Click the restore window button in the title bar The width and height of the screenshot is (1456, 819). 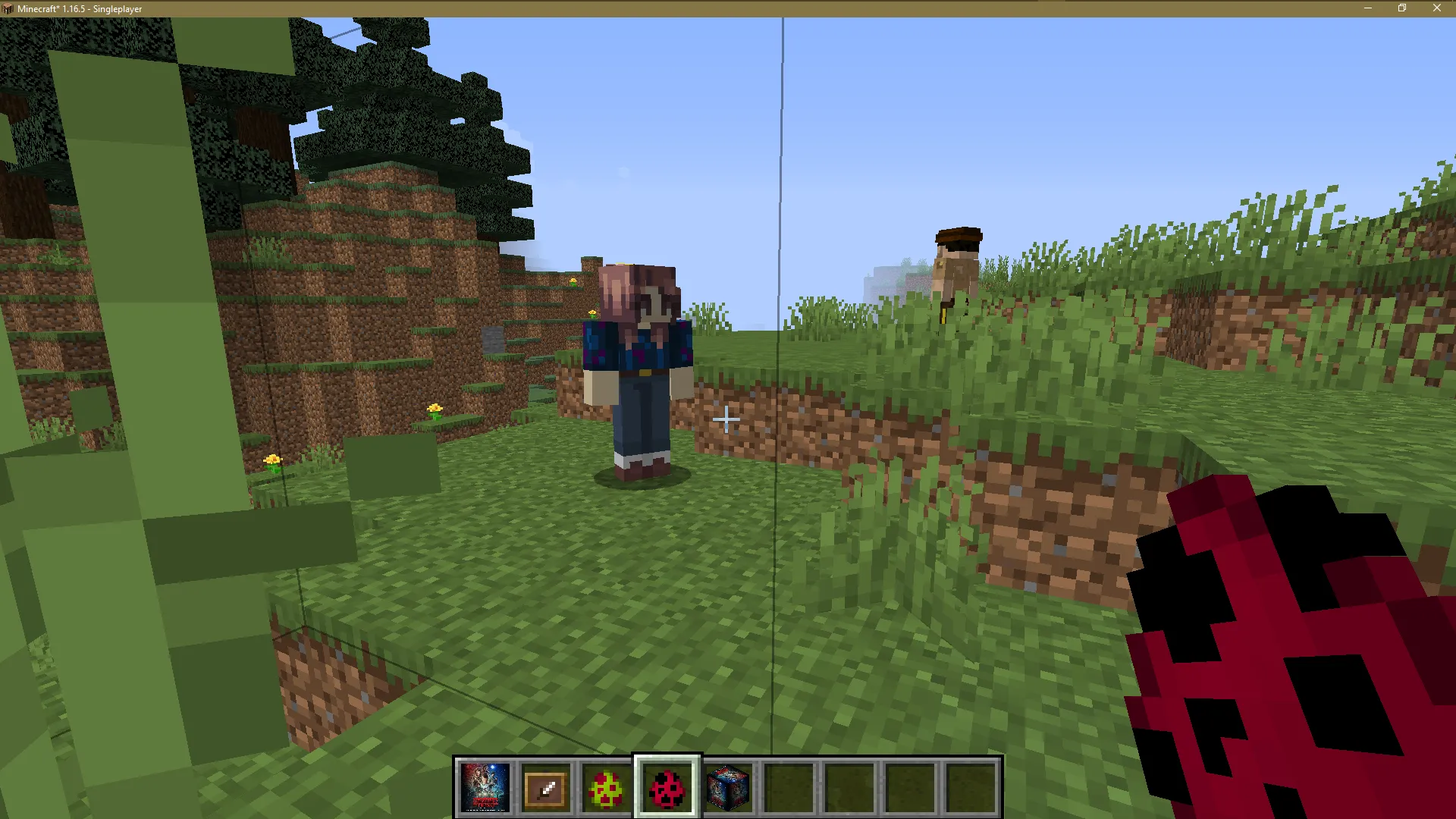pyautogui.click(x=1402, y=8)
